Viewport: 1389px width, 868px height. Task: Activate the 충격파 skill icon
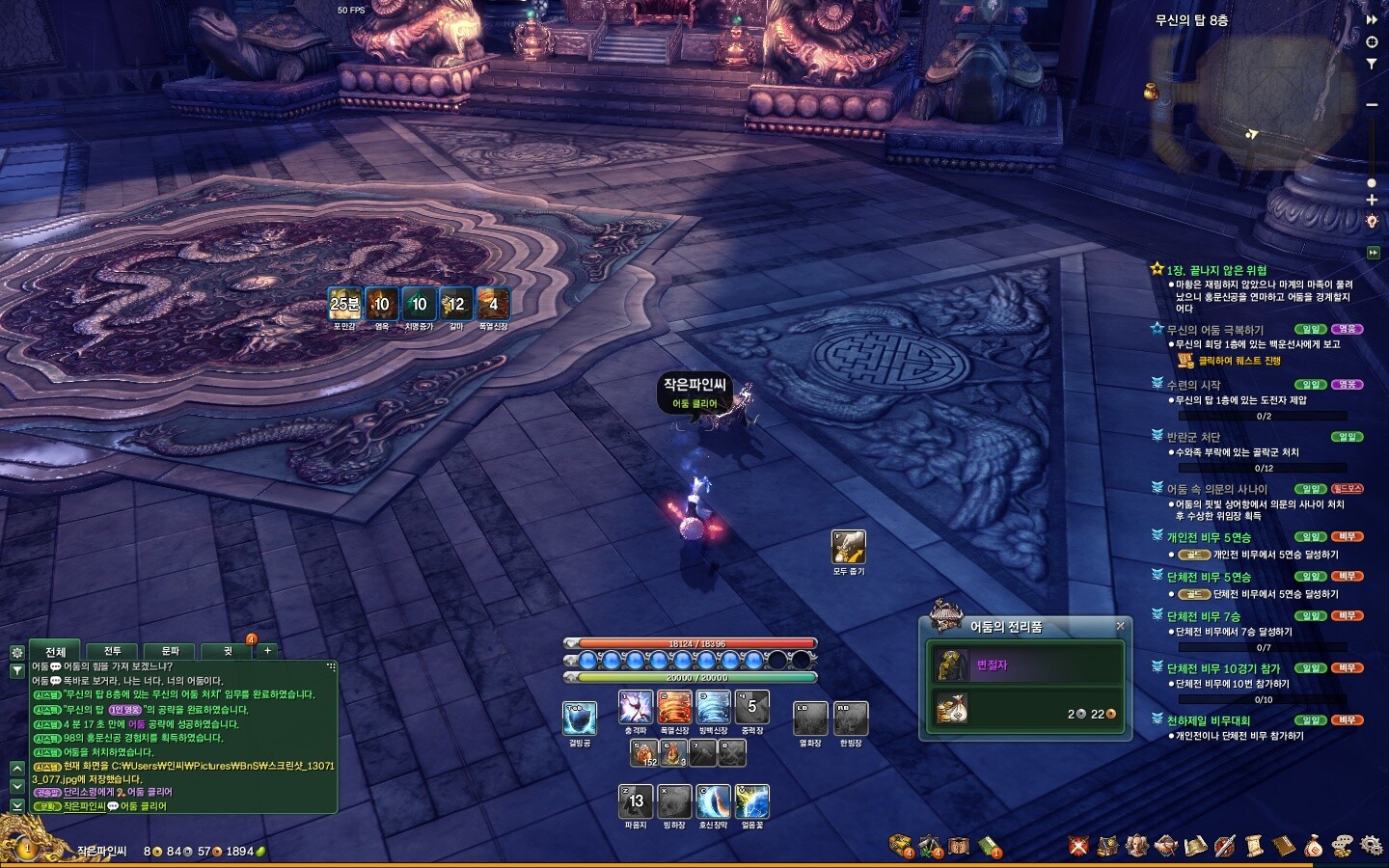[x=636, y=708]
